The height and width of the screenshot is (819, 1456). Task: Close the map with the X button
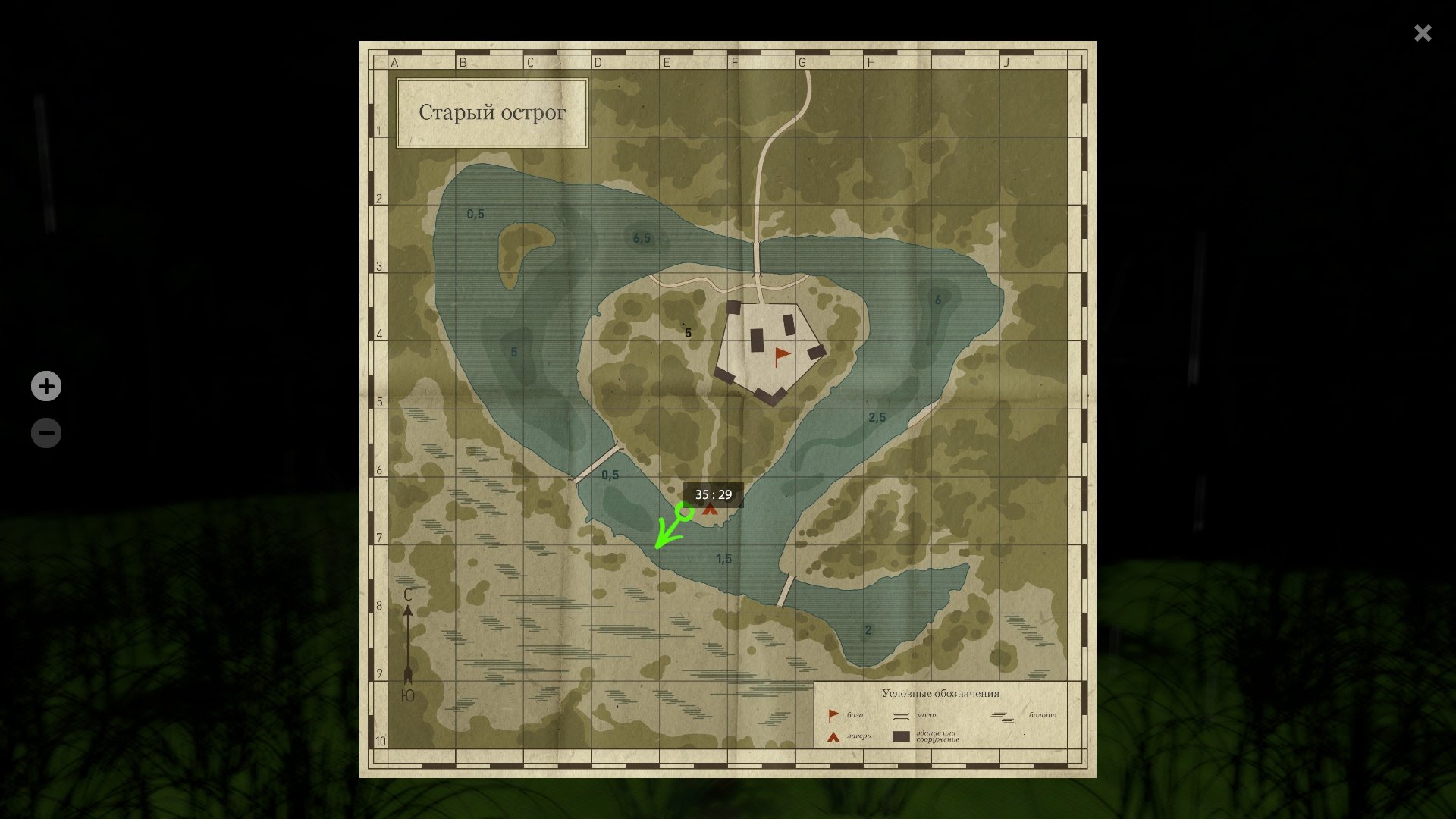(x=1422, y=33)
